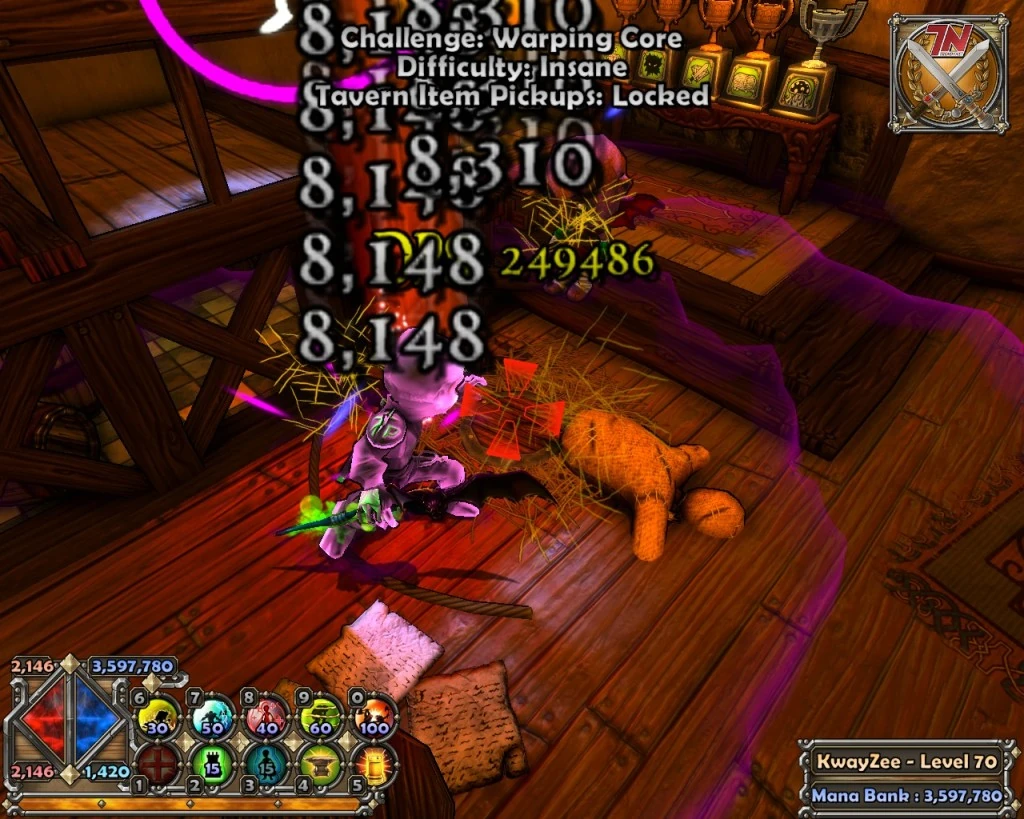Select the green 60-mana trap in slot 9
1024x819 pixels.
pos(322,717)
